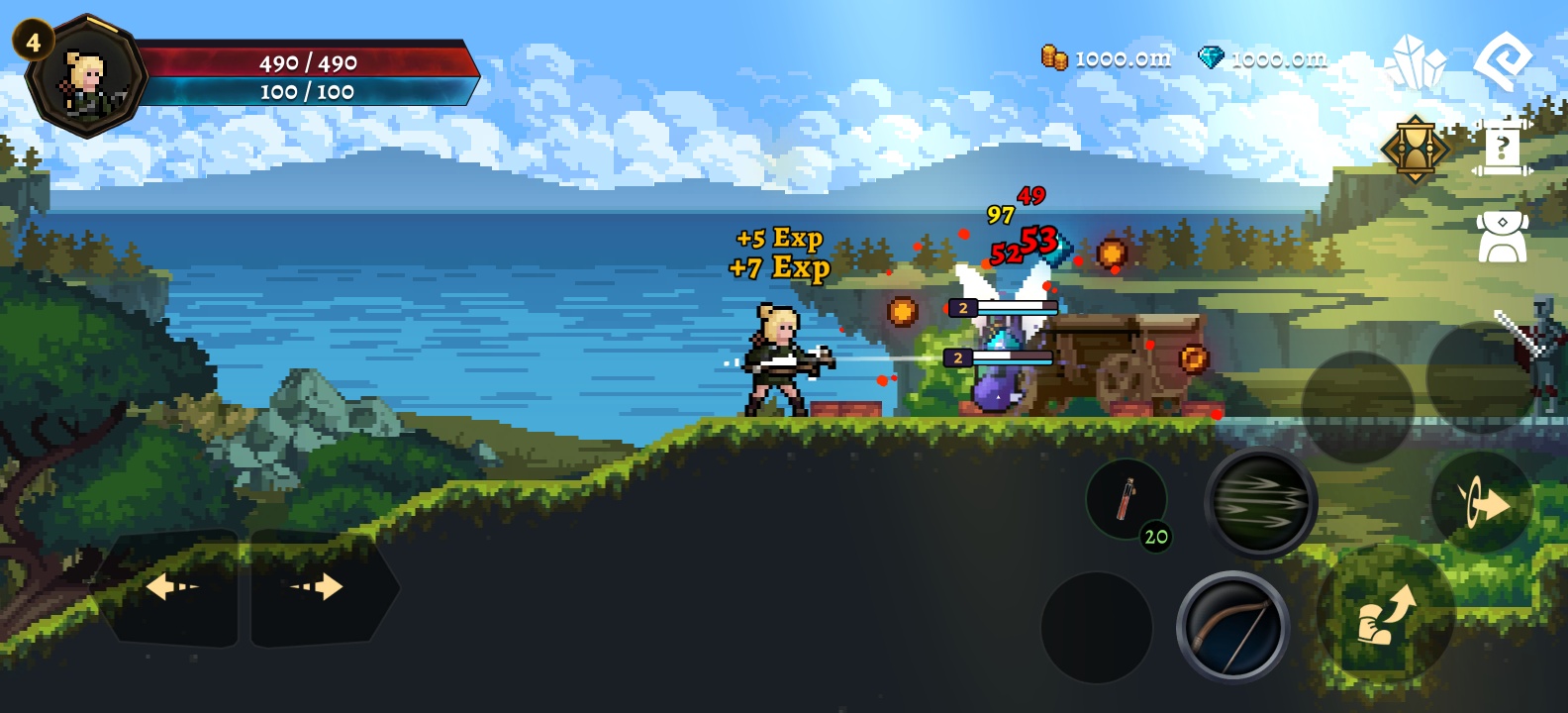Tap the blonde archer character portrait

coord(87,77)
